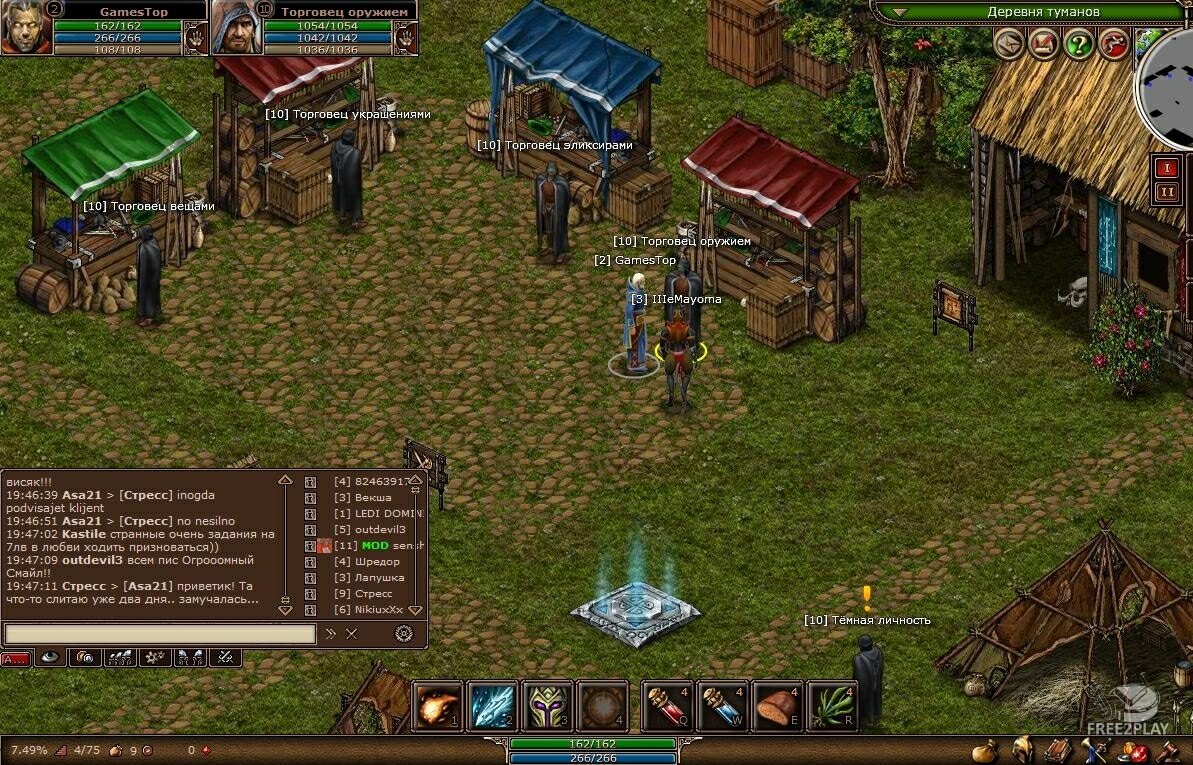Select the red button labeled II
This screenshot has height=765, width=1193.
coord(1166,192)
